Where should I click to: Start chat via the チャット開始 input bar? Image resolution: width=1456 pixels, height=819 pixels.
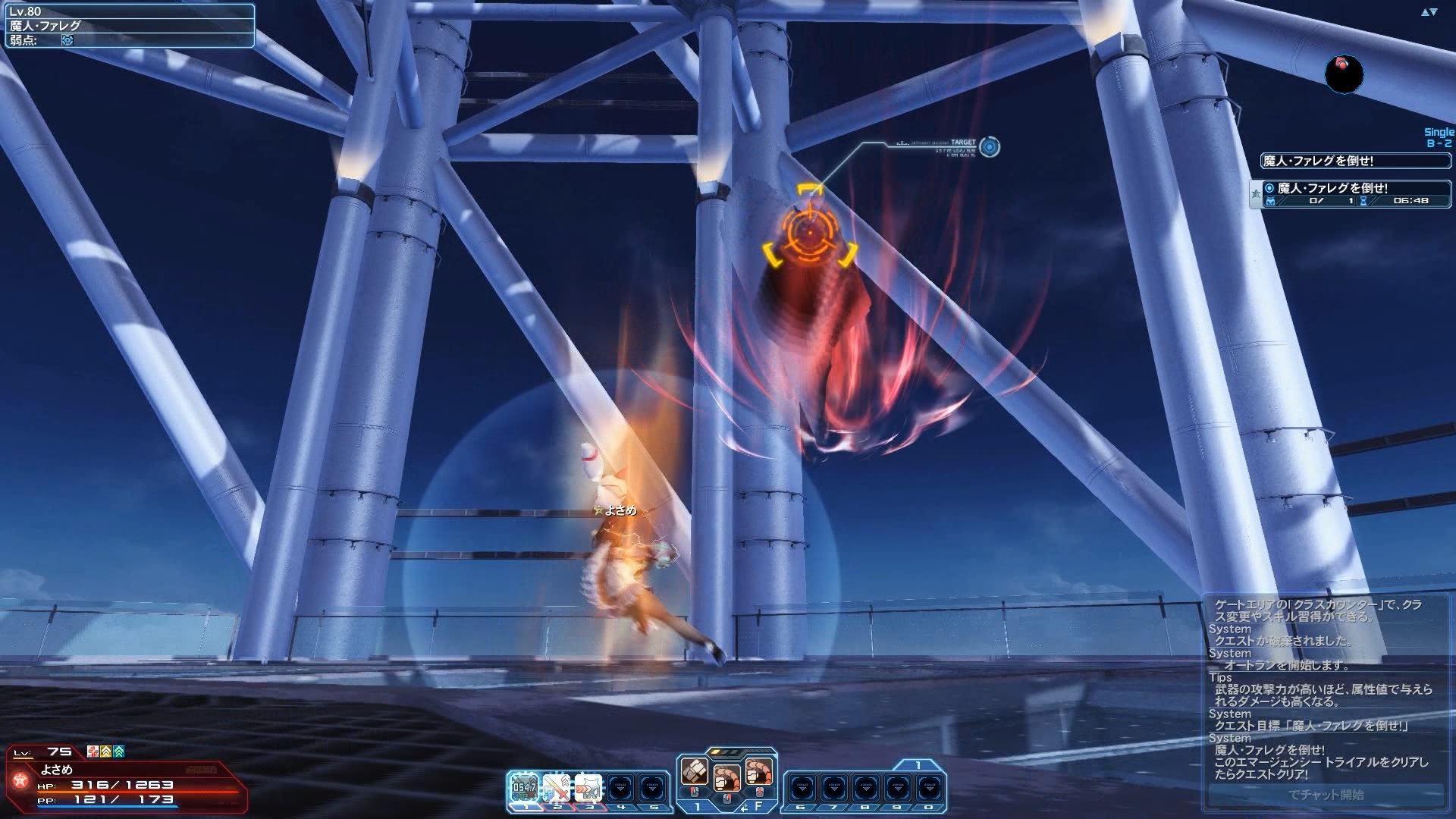tap(1326, 795)
